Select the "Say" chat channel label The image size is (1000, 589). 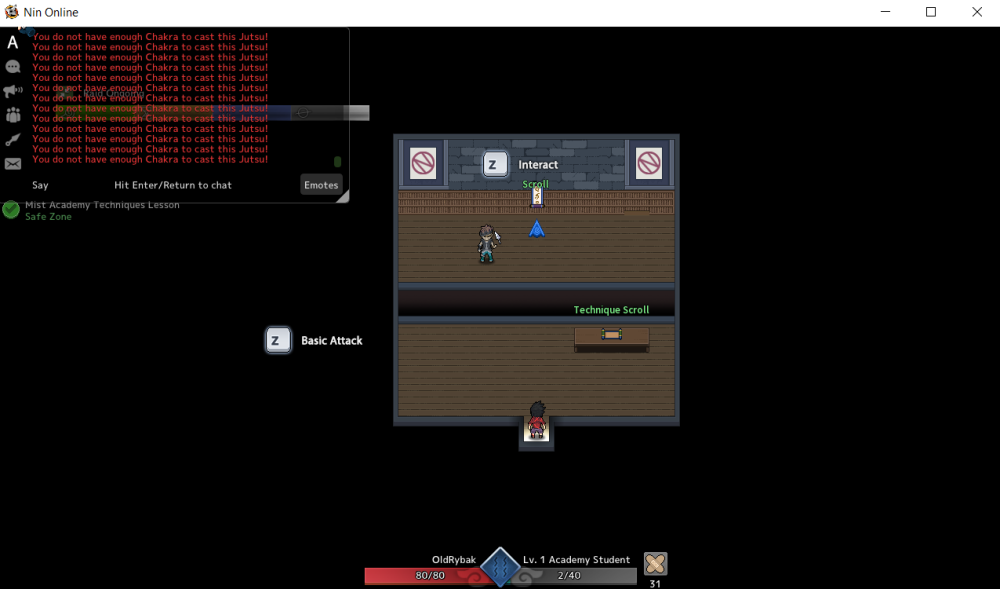tap(40, 185)
